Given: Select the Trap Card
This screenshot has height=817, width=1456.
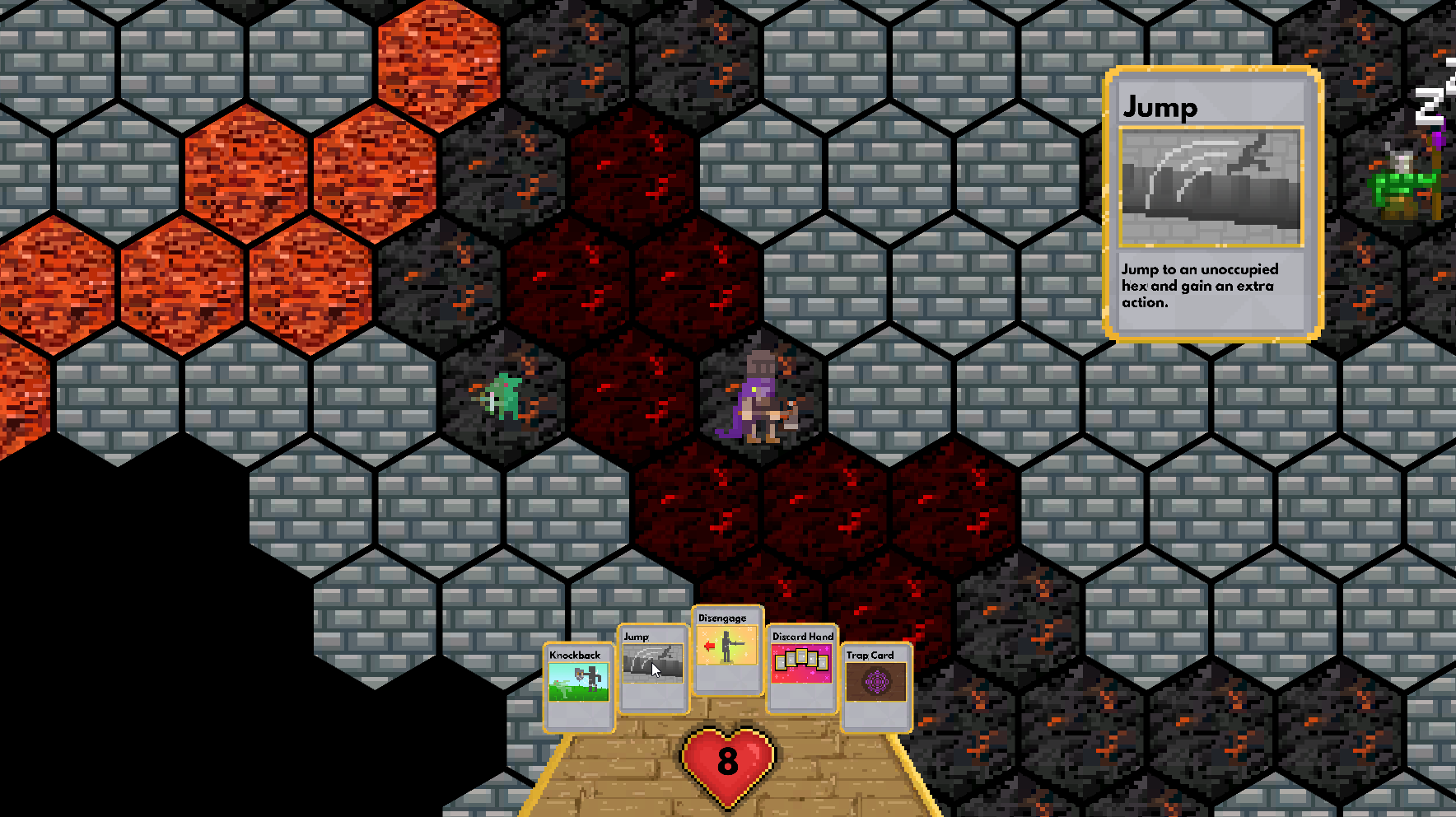Looking at the screenshot, I should (876, 688).
